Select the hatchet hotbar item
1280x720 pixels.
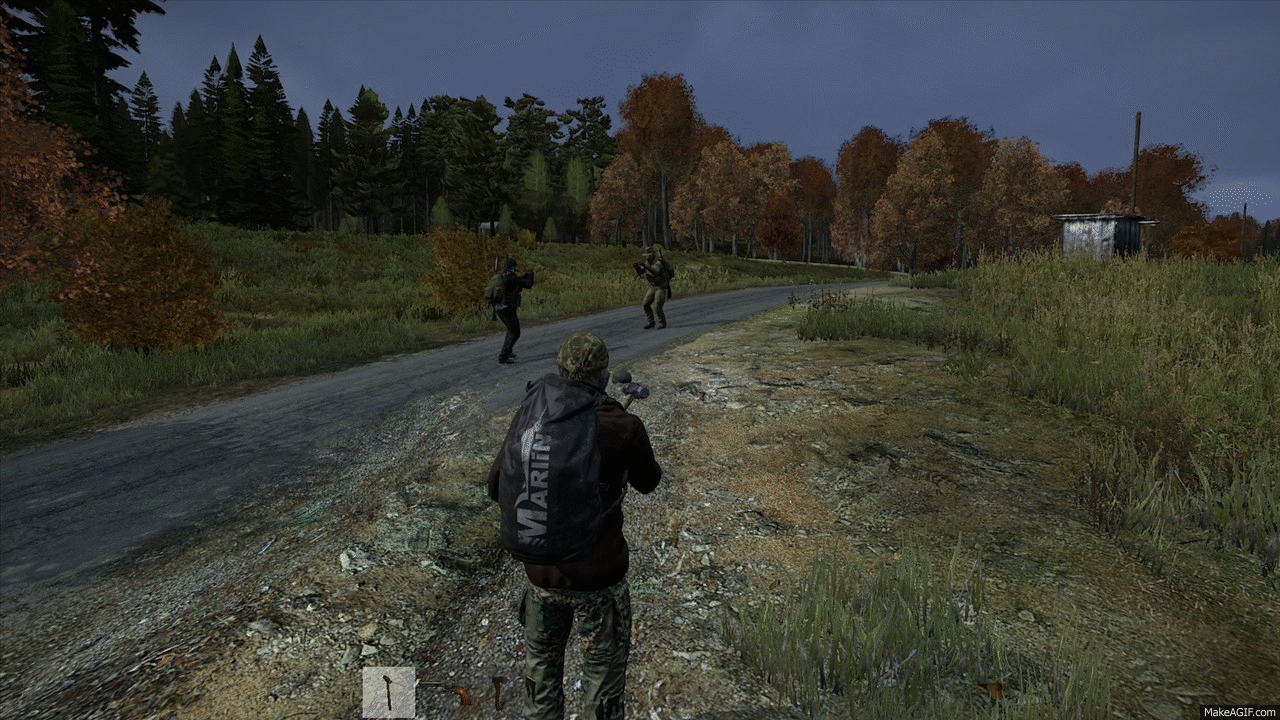pos(497,690)
